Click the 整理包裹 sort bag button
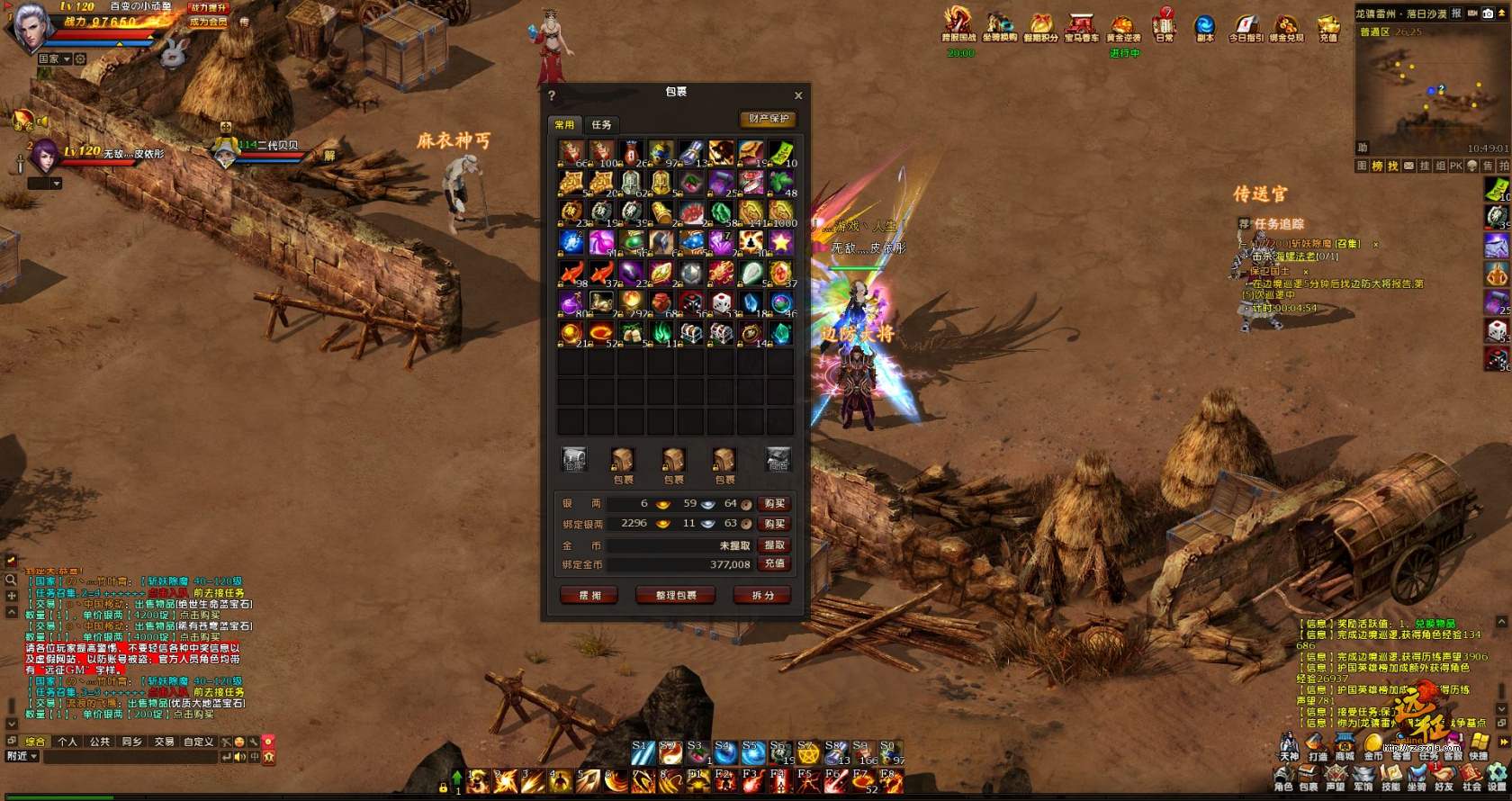Viewport: 1512px width, 801px height. click(676, 595)
